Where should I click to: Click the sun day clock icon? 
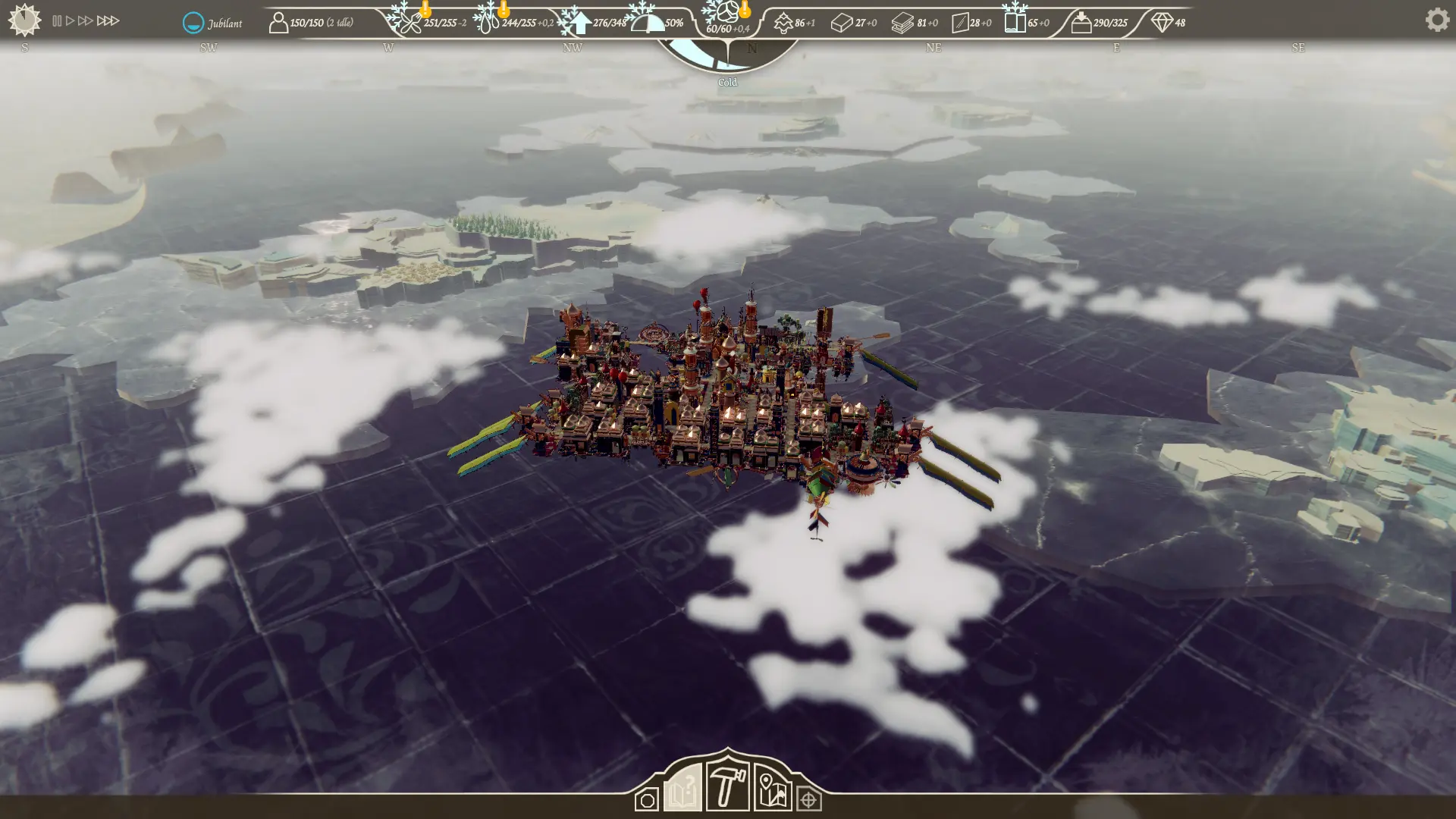[24, 20]
